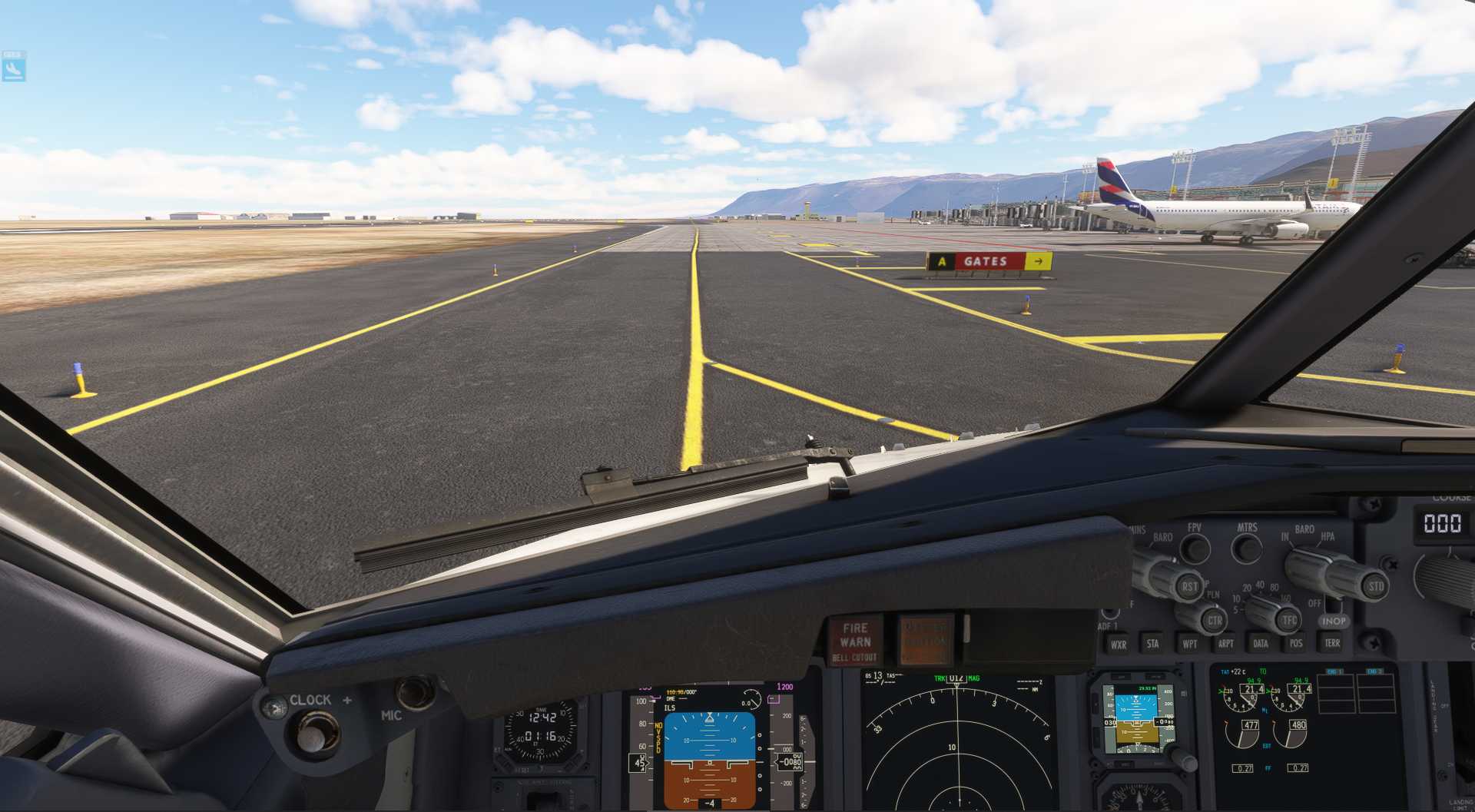This screenshot has height=812, width=1475.
Task: Push the STD barometer standard knob
Action: click(1375, 587)
